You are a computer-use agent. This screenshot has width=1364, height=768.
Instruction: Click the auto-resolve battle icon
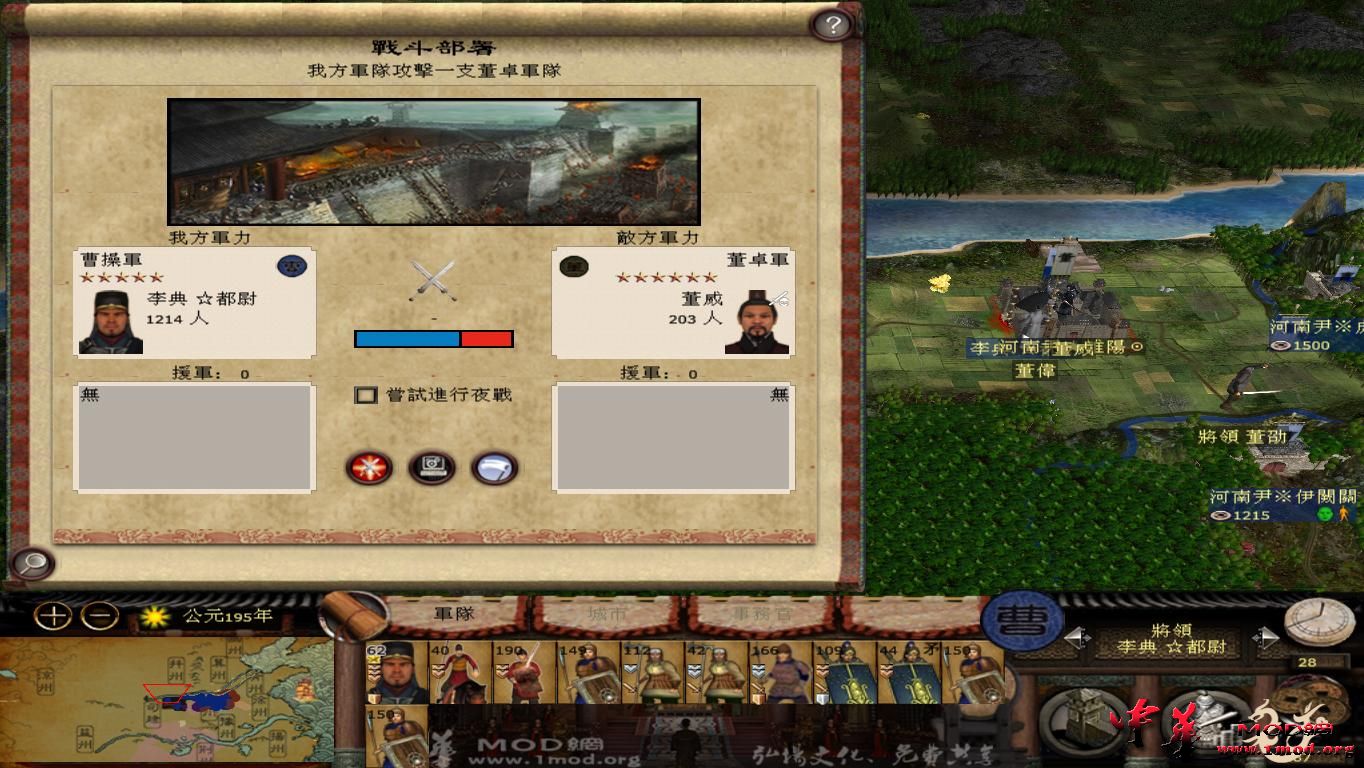pyautogui.click(x=431, y=468)
